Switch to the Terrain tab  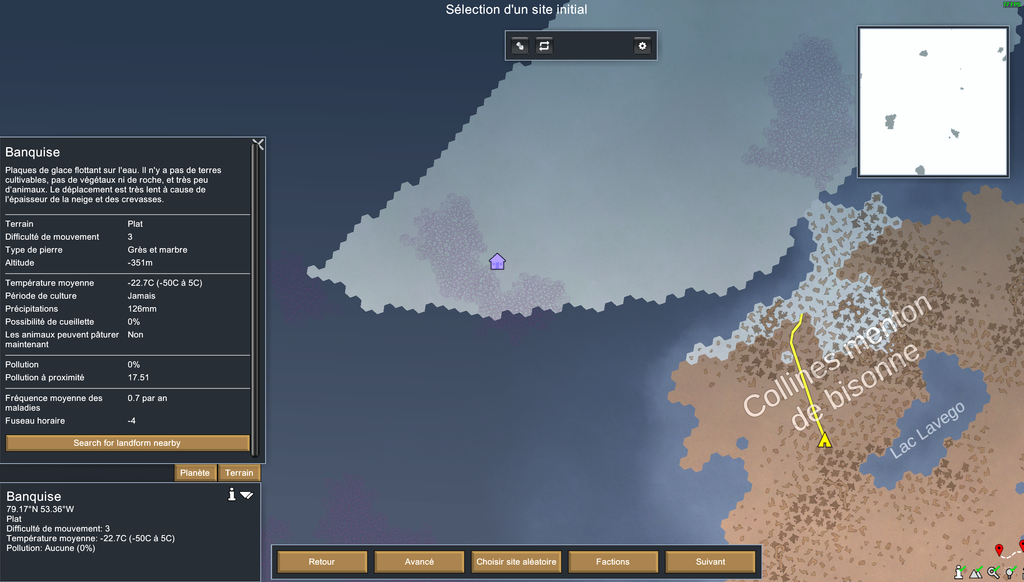click(x=239, y=473)
